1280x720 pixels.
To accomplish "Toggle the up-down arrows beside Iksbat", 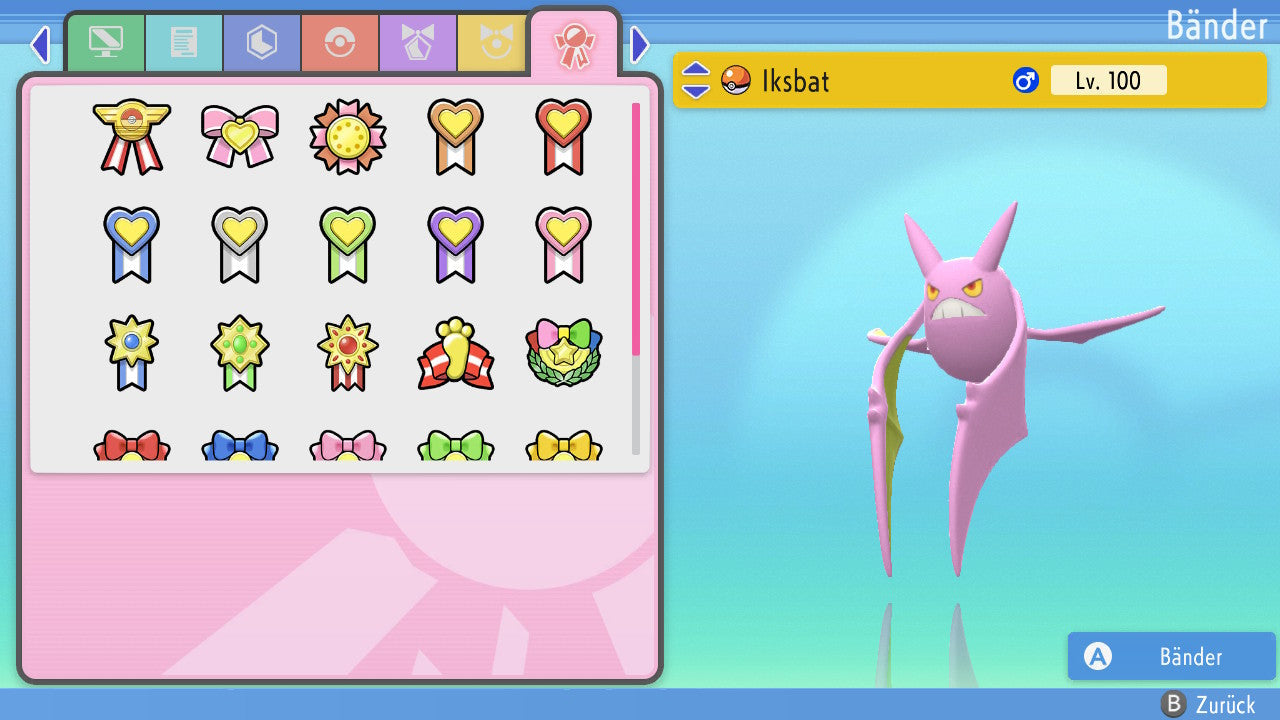I will [696, 80].
